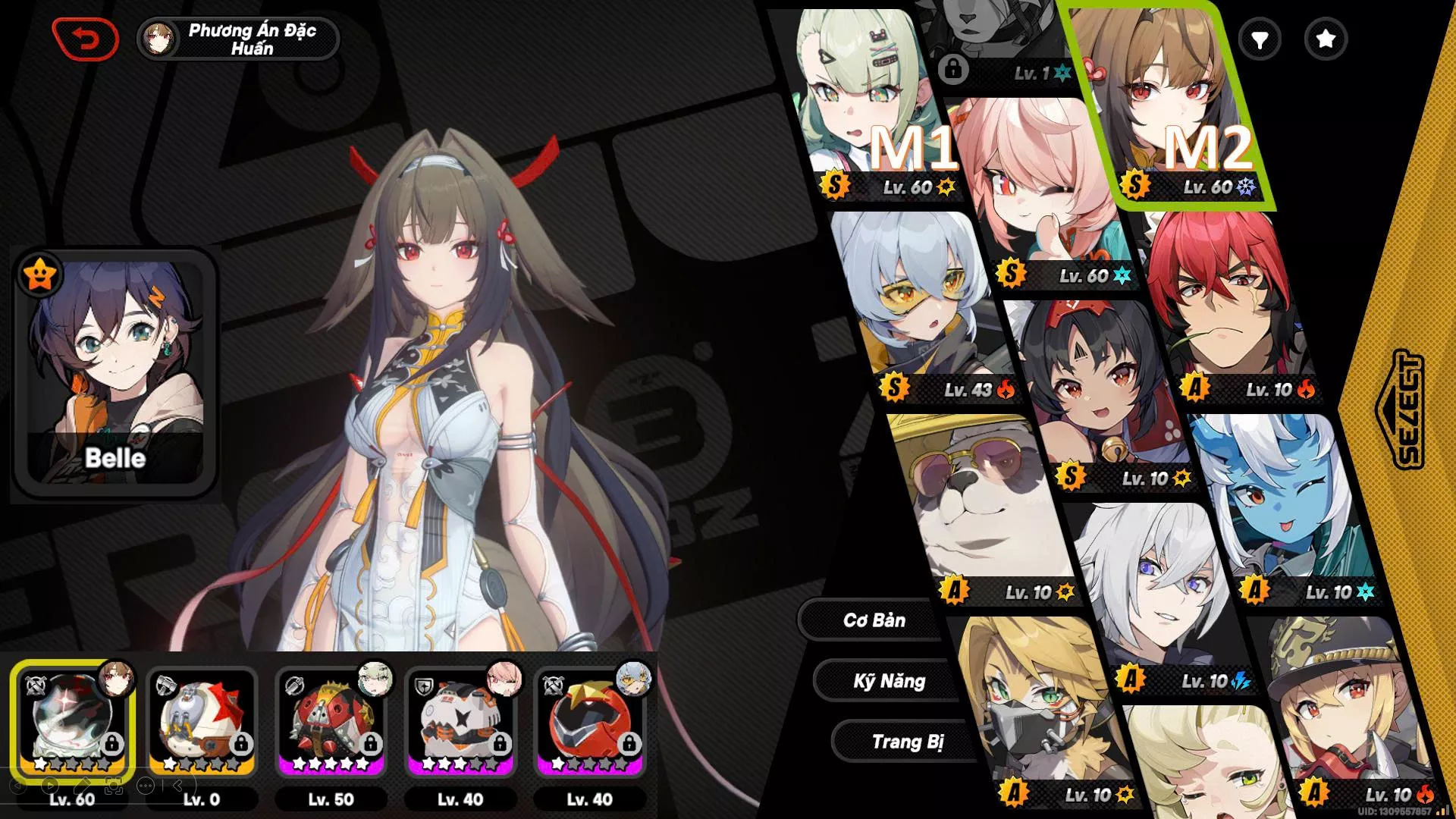The height and width of the screenshot is (819, 1456).
Task: Open the agent filter funnel
Action: (x=1260, y=39)
